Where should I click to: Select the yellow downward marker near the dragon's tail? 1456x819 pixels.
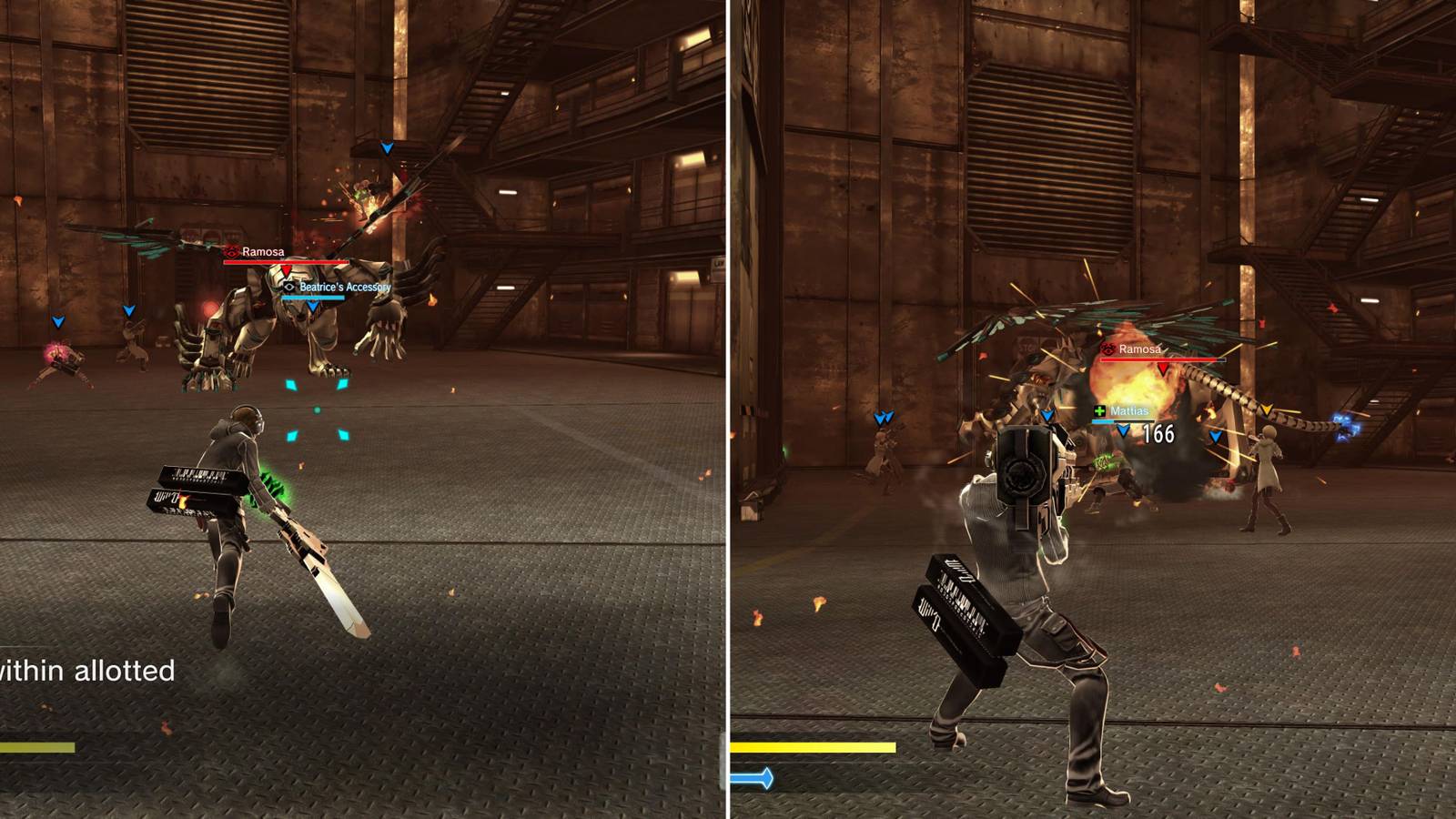tap(1268, 409)
